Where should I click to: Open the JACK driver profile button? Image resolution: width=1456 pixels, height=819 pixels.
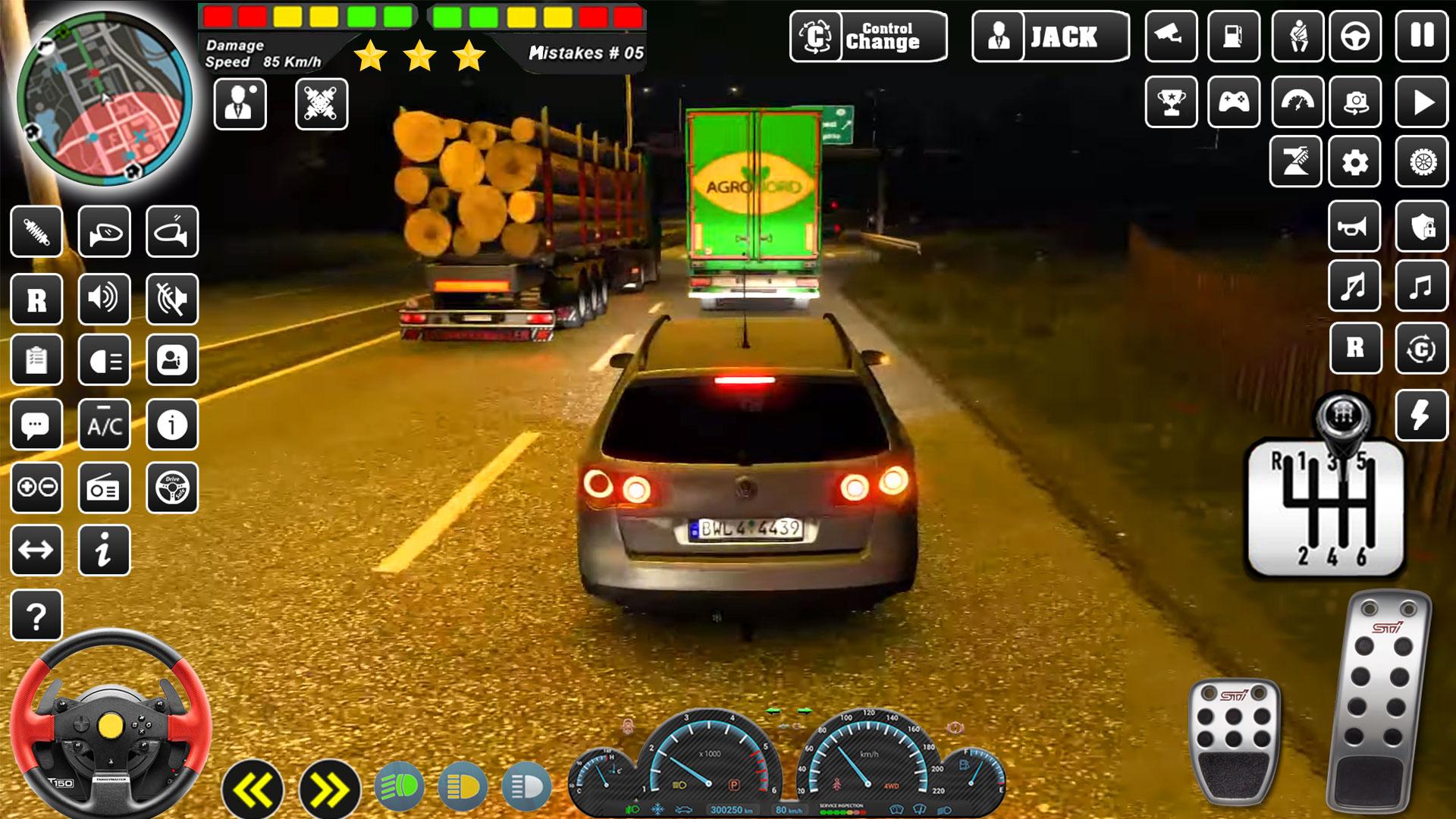point(1050,36)
